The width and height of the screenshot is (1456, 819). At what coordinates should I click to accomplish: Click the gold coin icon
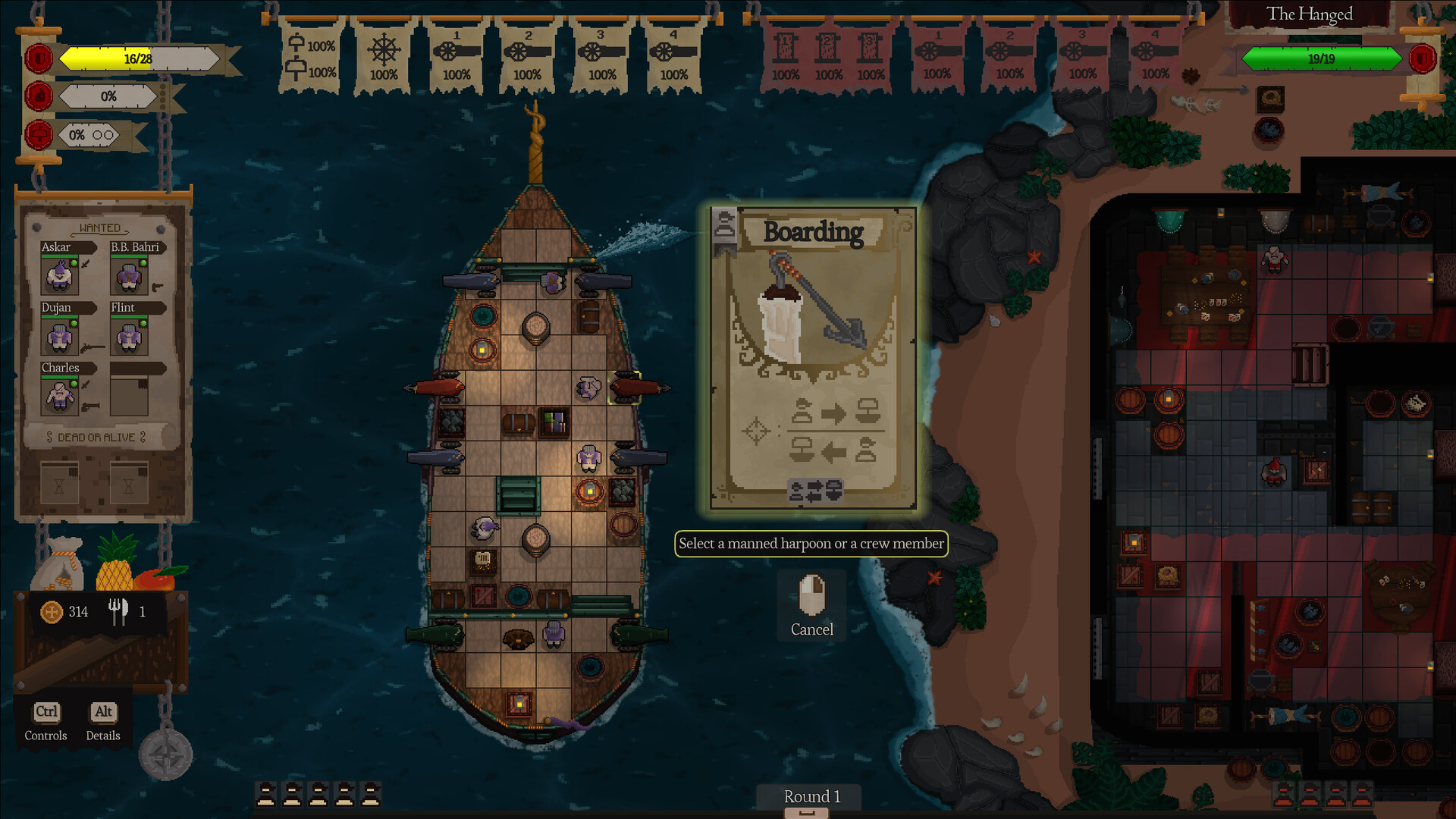(x=52, y=612)
